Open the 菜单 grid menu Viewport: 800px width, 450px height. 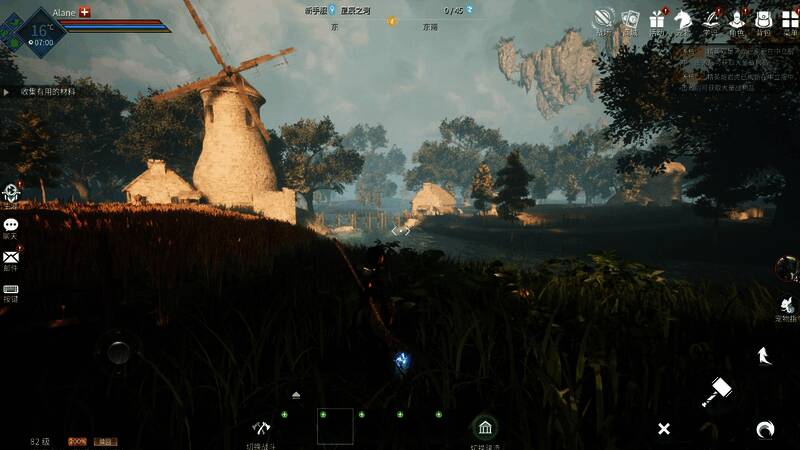[x=790, y=20]
